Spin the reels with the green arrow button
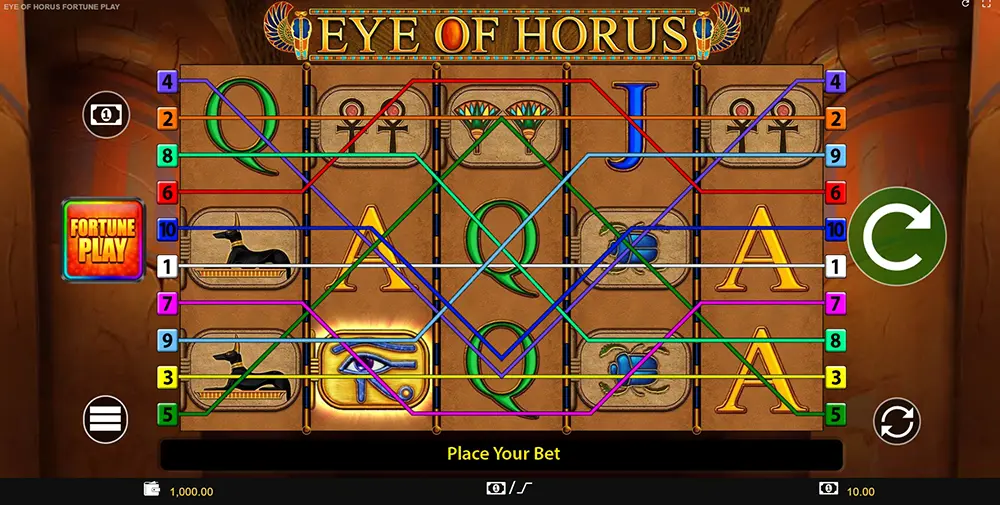This screenshot has height=505, width=1000. click(x=897, y=236)
